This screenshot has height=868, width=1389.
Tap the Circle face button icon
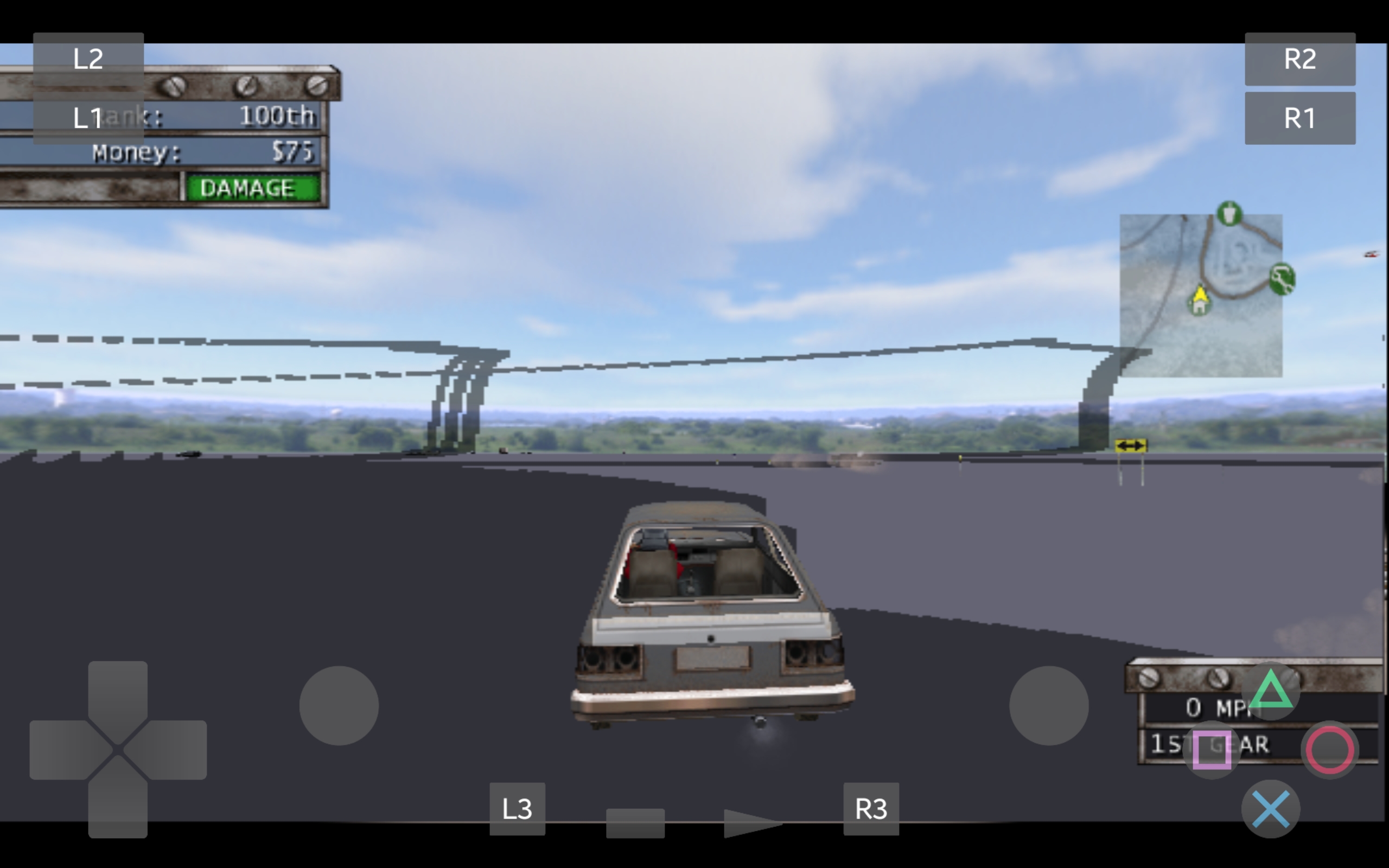[x=1331, y=749]
